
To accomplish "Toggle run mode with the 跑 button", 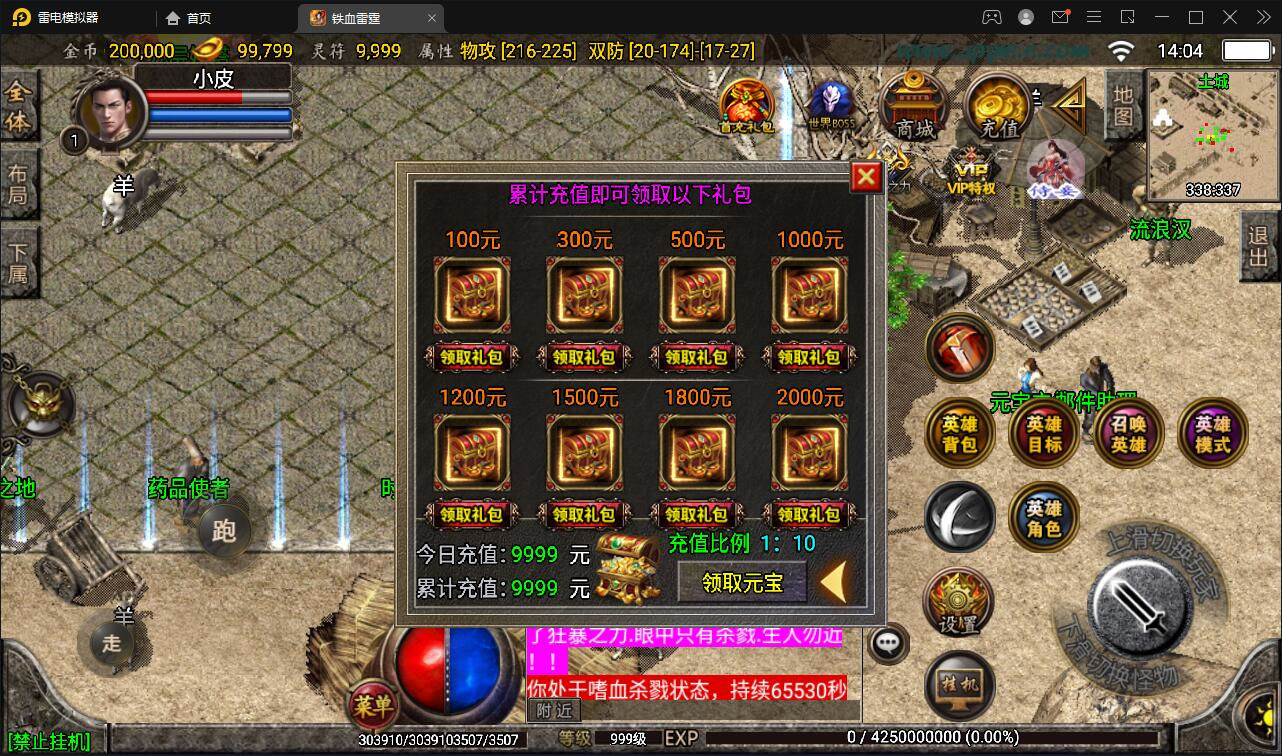I will (224, 532).
